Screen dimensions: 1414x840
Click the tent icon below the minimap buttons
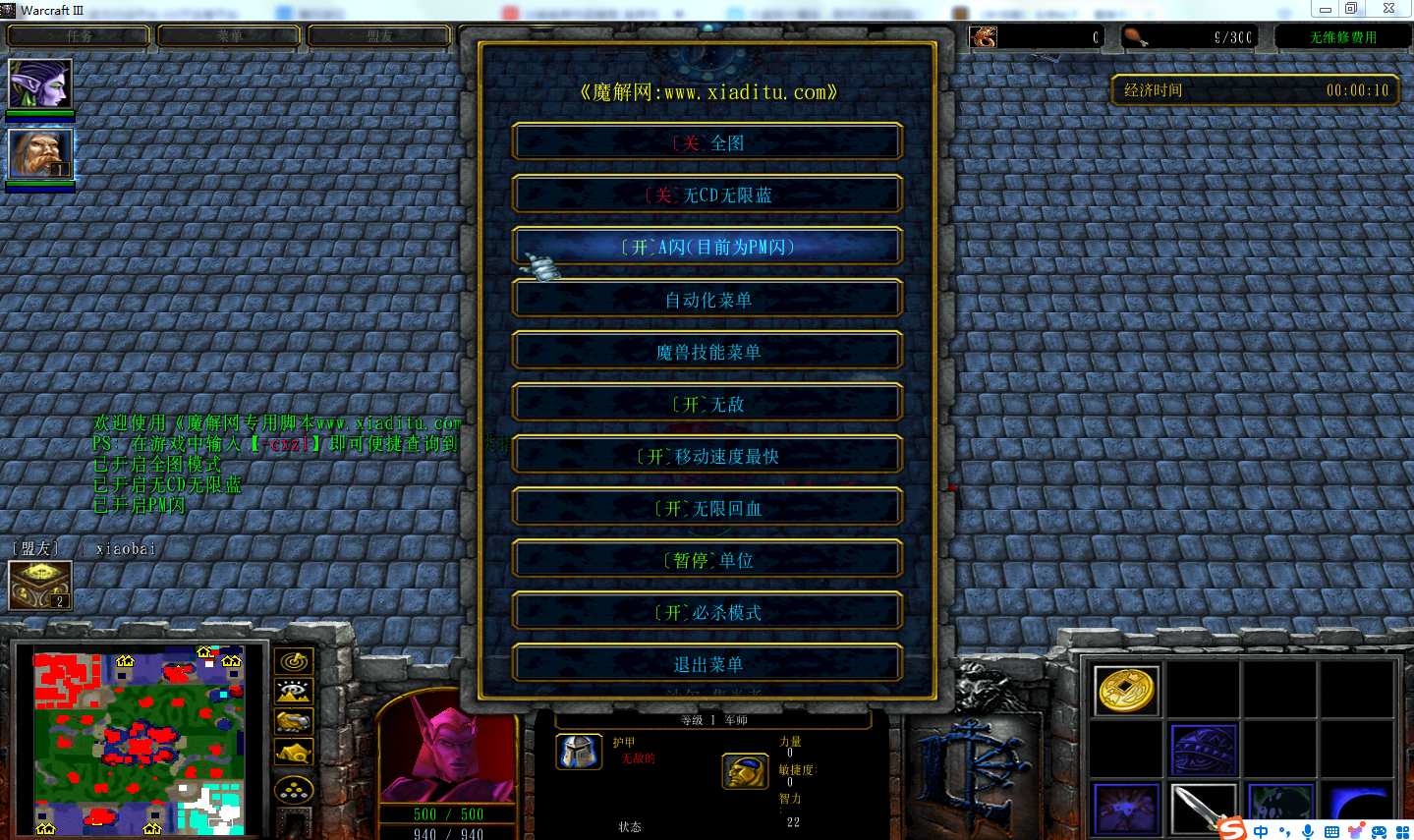click(x=294, y=750)
